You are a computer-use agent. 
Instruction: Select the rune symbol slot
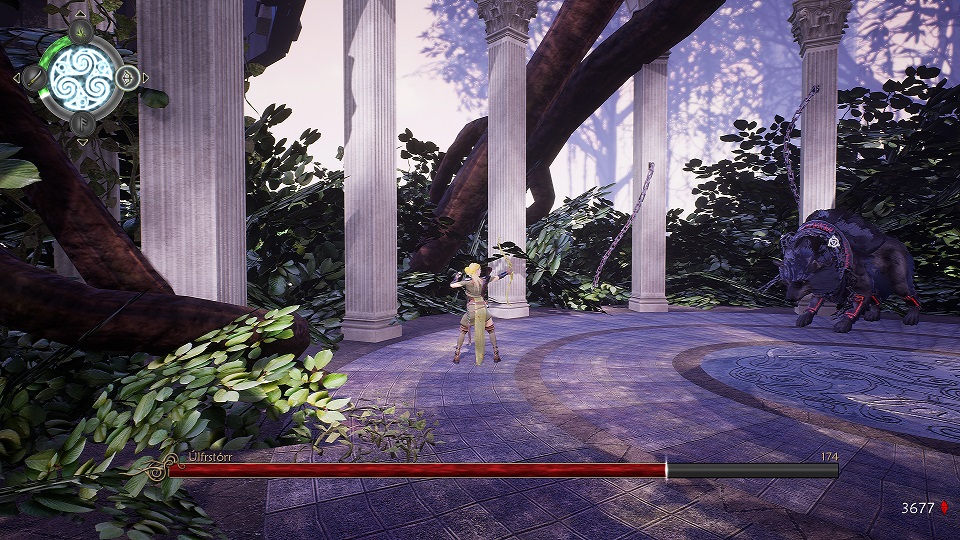pyautogui.click(x=81, y=122)
